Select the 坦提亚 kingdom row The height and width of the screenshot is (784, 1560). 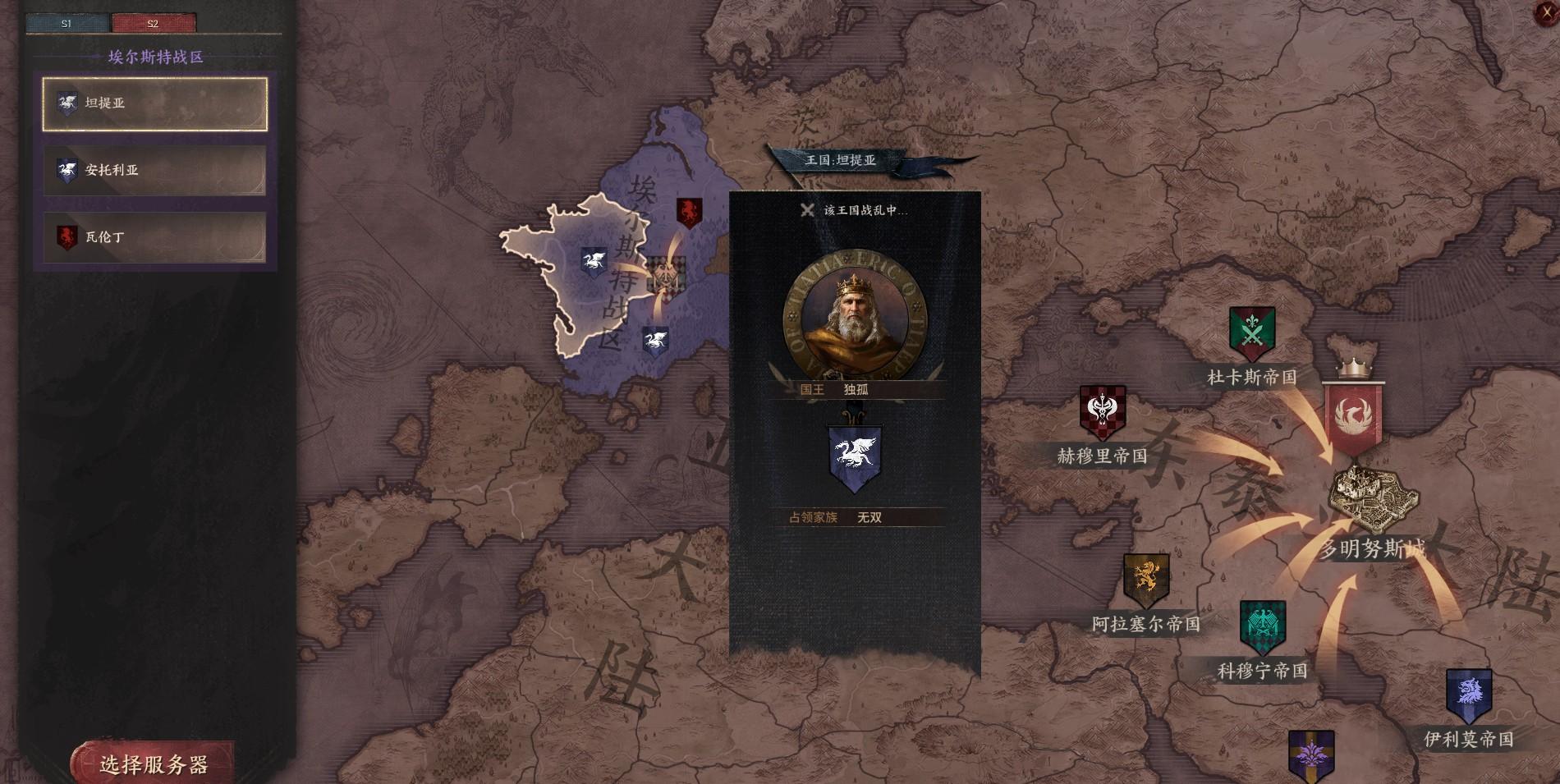pyautogui.click(x=155, y=103)
